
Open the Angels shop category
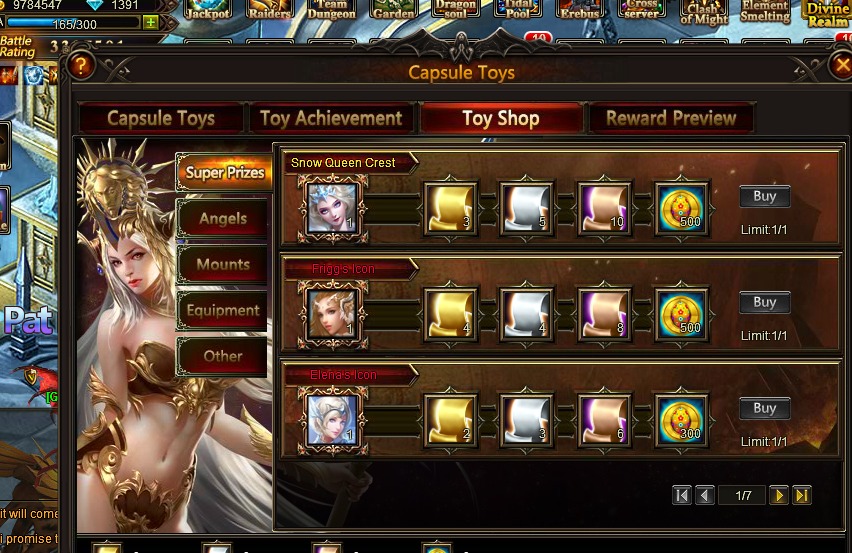[x=223, y=218]
